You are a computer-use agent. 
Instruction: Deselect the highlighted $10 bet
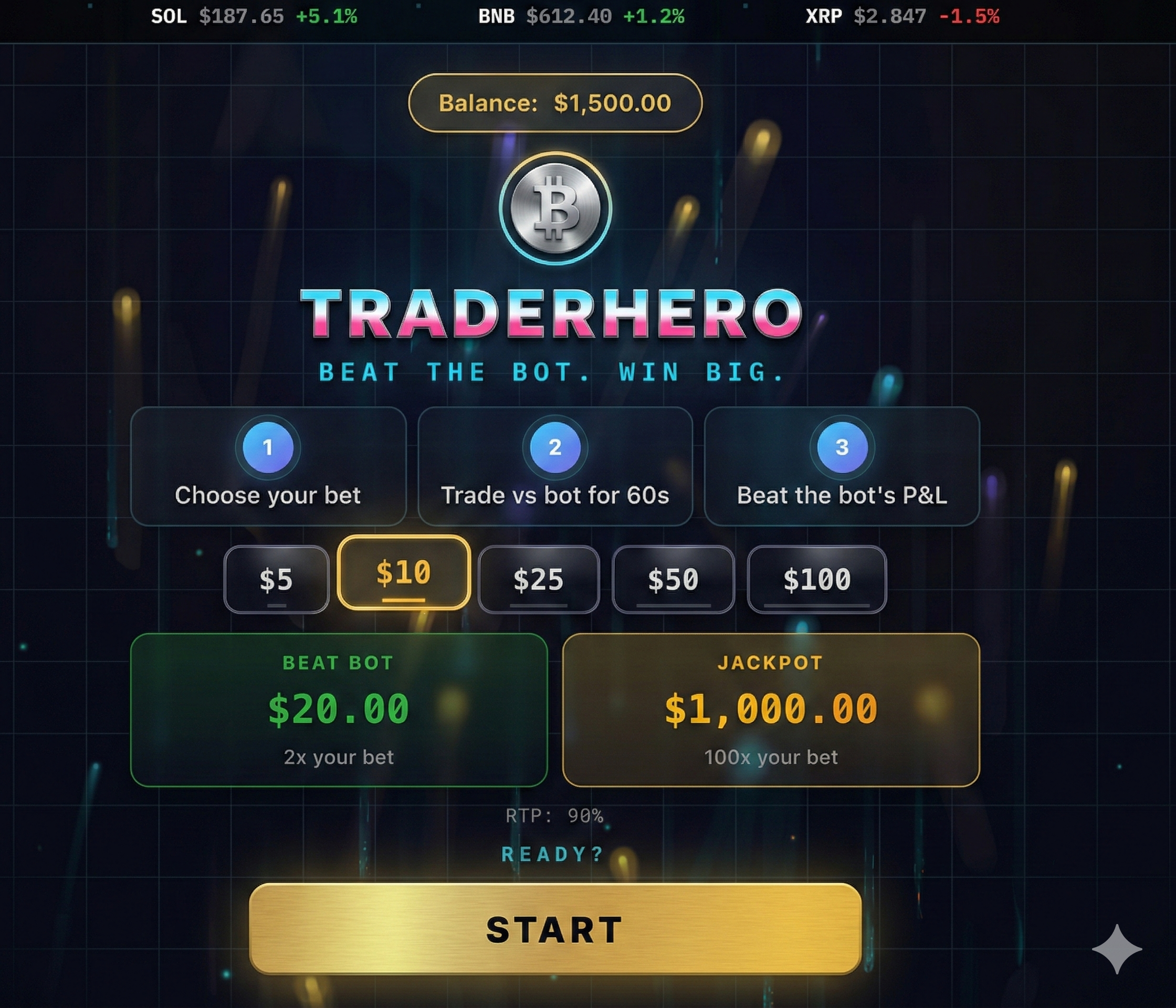pos(405,575)
